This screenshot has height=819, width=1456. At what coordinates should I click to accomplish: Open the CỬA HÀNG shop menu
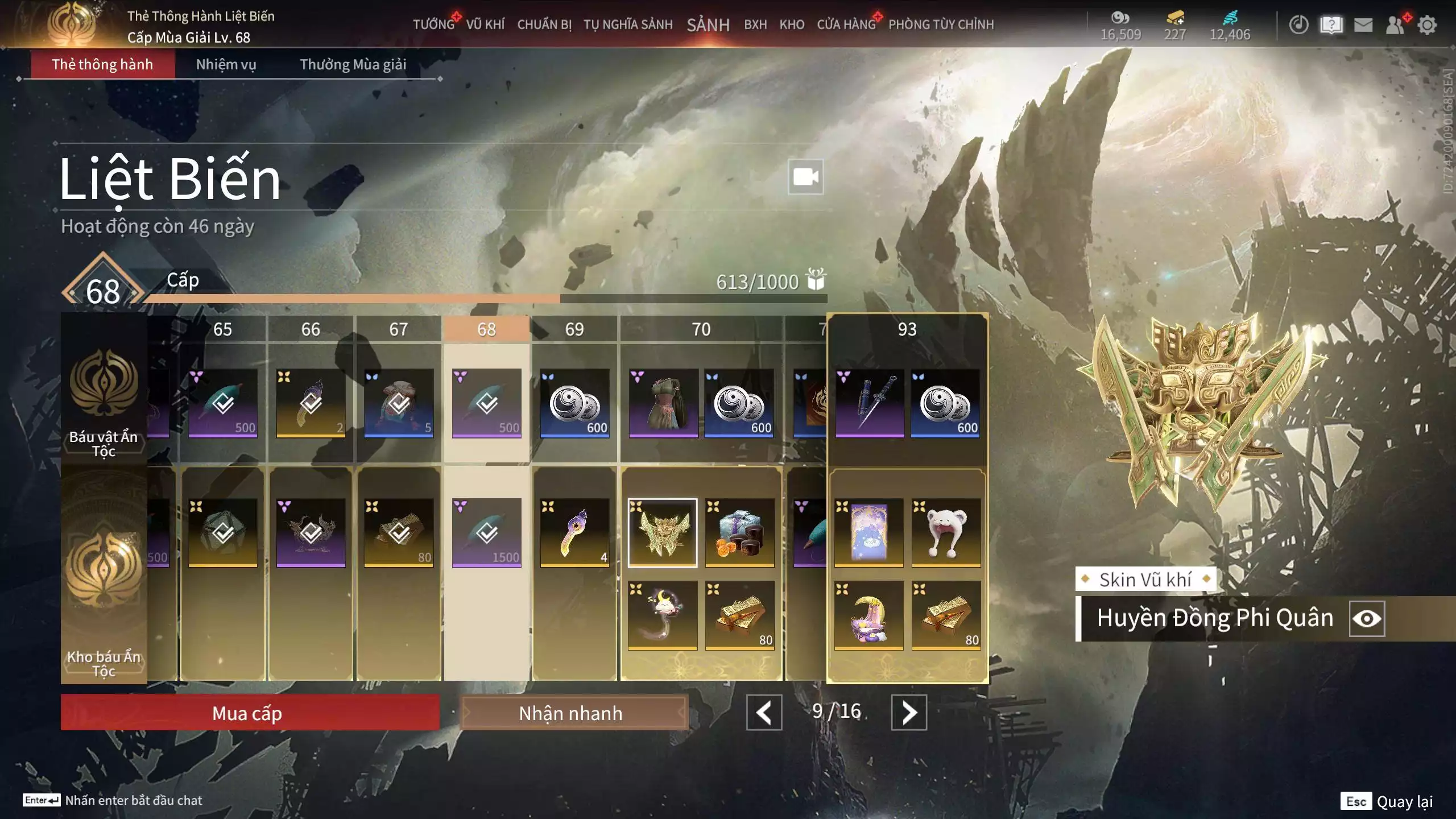[846, 24]
